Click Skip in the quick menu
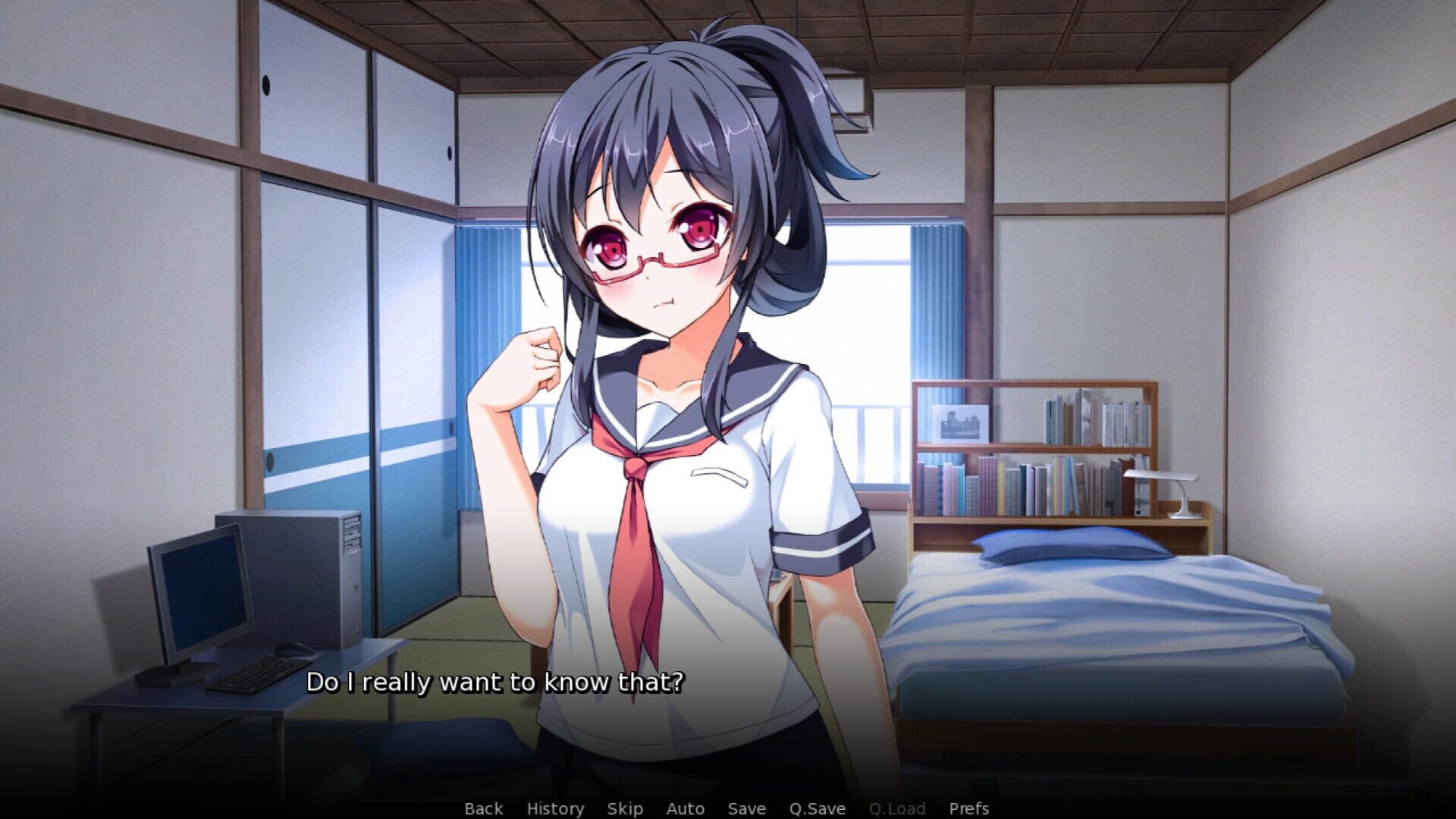Viewport: 1456px width, 819px height. coord(624,808)
